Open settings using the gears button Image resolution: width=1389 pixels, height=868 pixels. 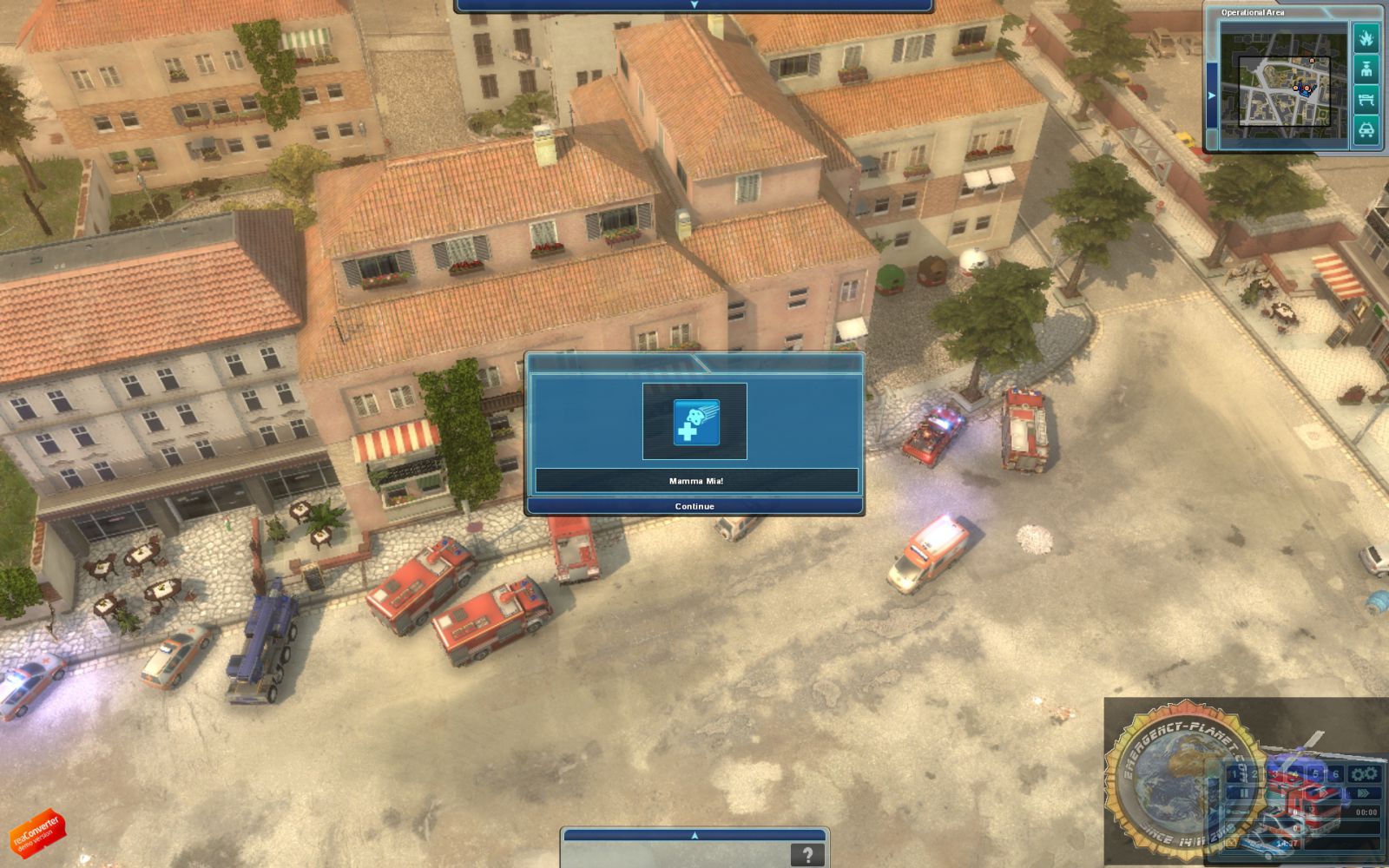(1364, 773)
